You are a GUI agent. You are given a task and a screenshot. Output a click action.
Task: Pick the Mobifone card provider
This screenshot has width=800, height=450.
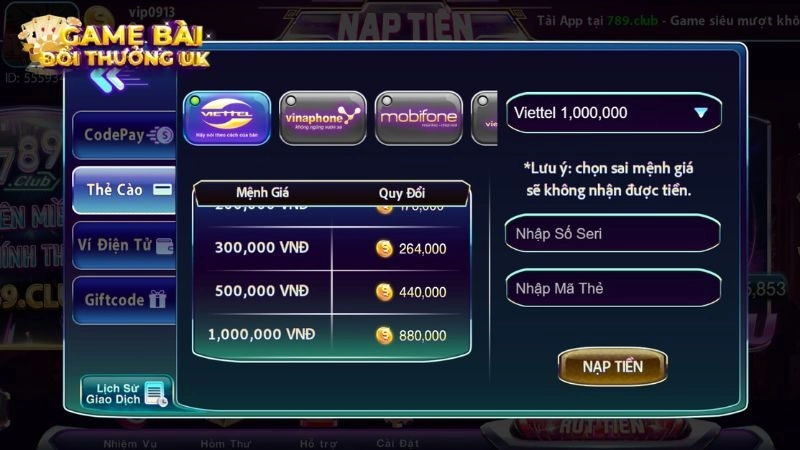(418, 118)
